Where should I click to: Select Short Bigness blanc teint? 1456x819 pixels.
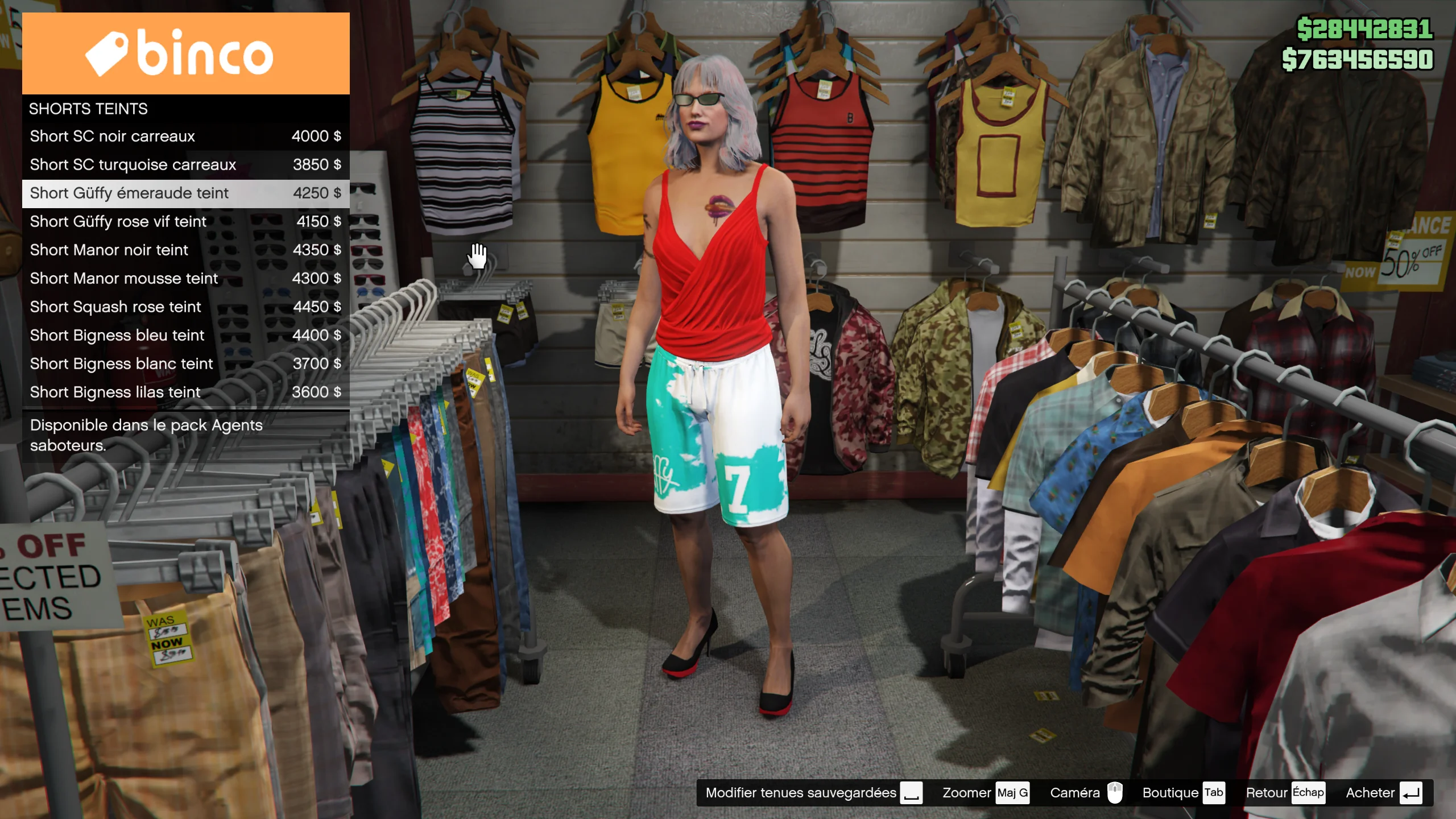point(185,364)
